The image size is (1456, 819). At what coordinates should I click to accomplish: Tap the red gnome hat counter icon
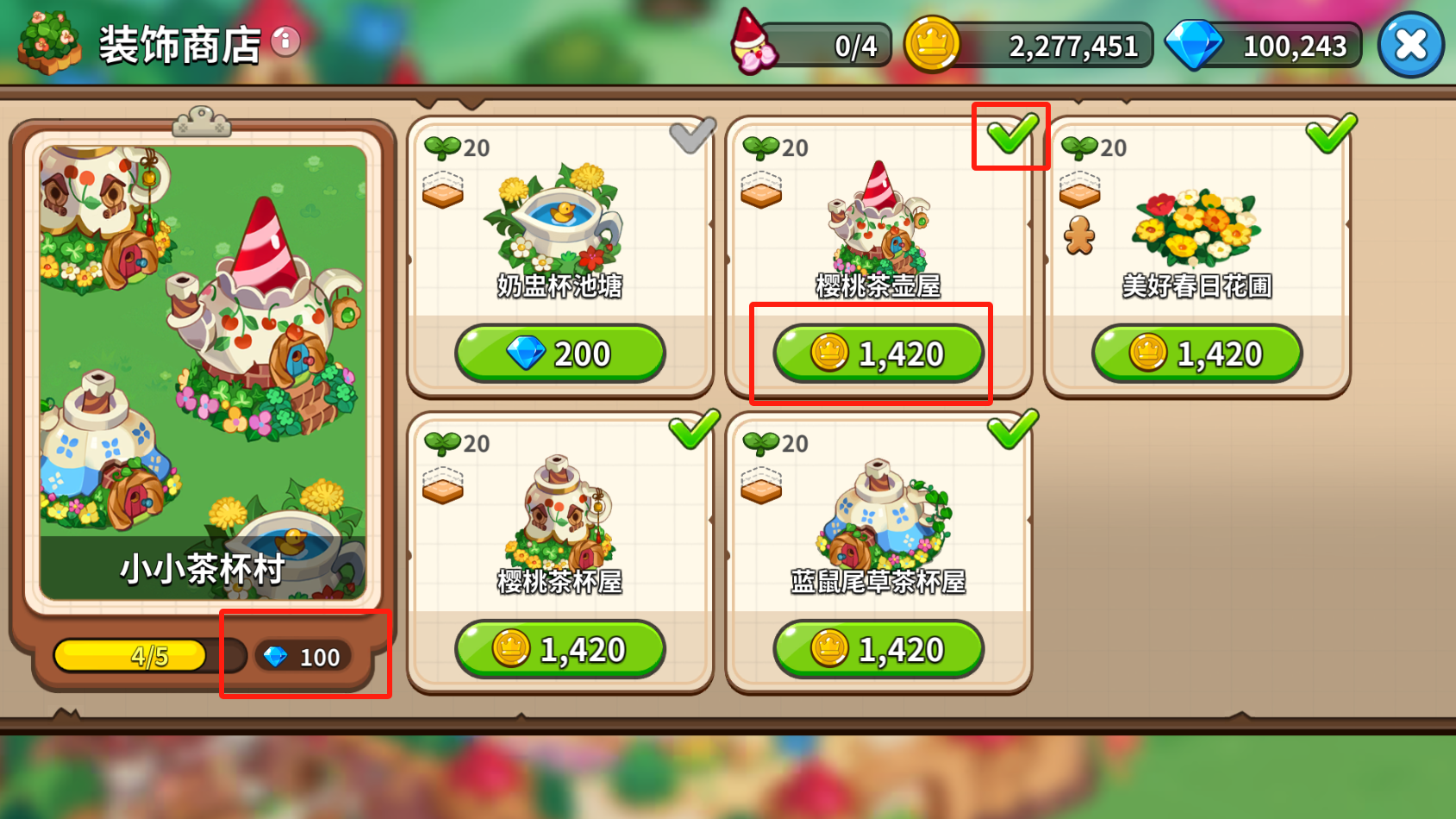pyautogui.click(x=753, y=43)
